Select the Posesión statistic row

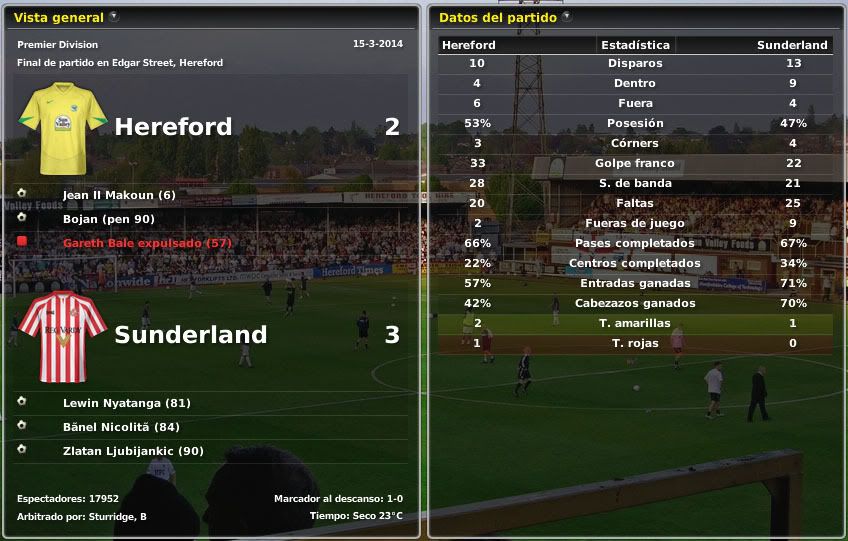(x=635, y=123)
